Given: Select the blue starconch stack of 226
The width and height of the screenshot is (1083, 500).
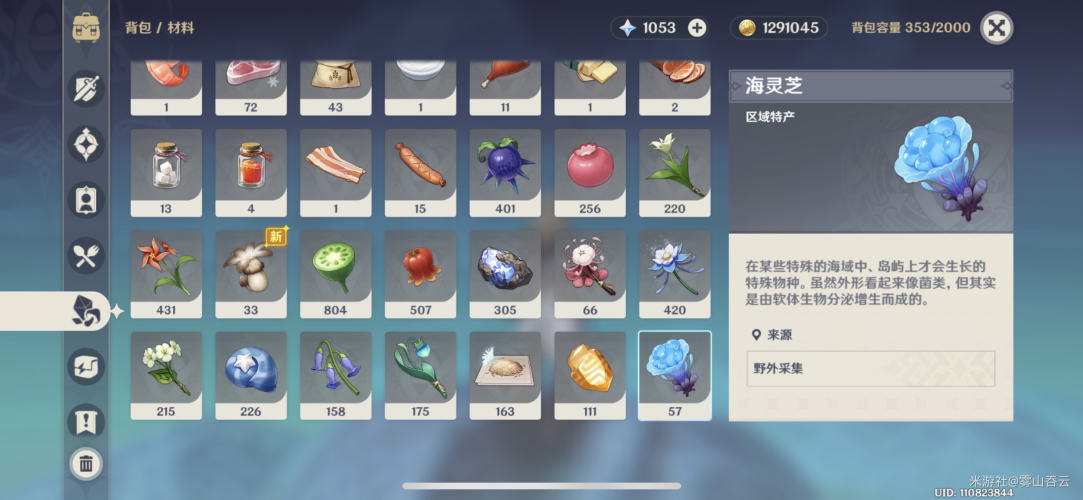Looking at the screenshot, I should [x=251, y=375].
